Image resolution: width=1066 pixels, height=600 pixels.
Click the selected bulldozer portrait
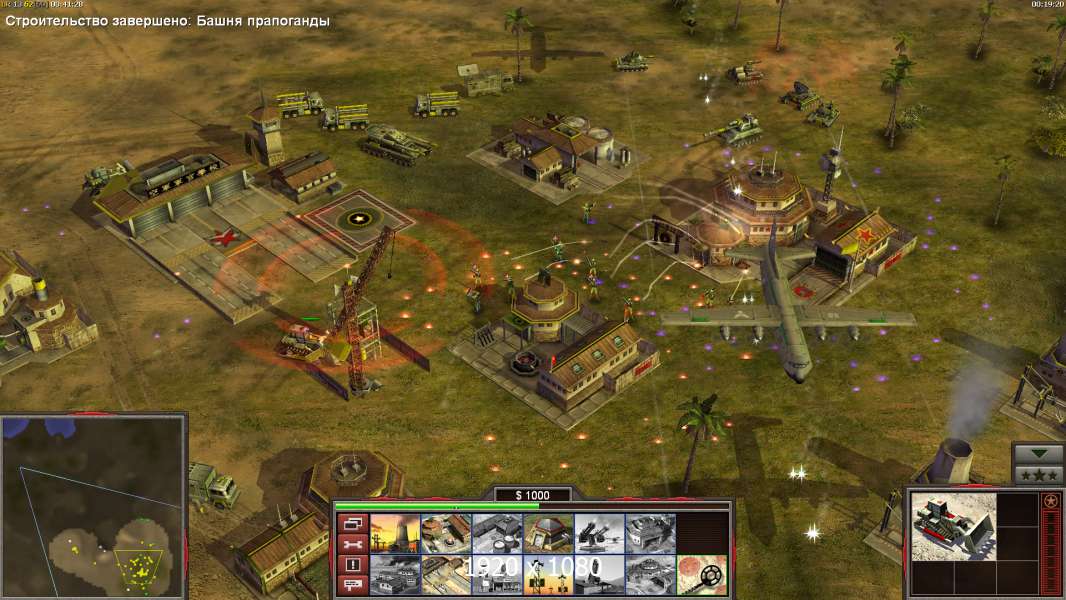(953, 526)
